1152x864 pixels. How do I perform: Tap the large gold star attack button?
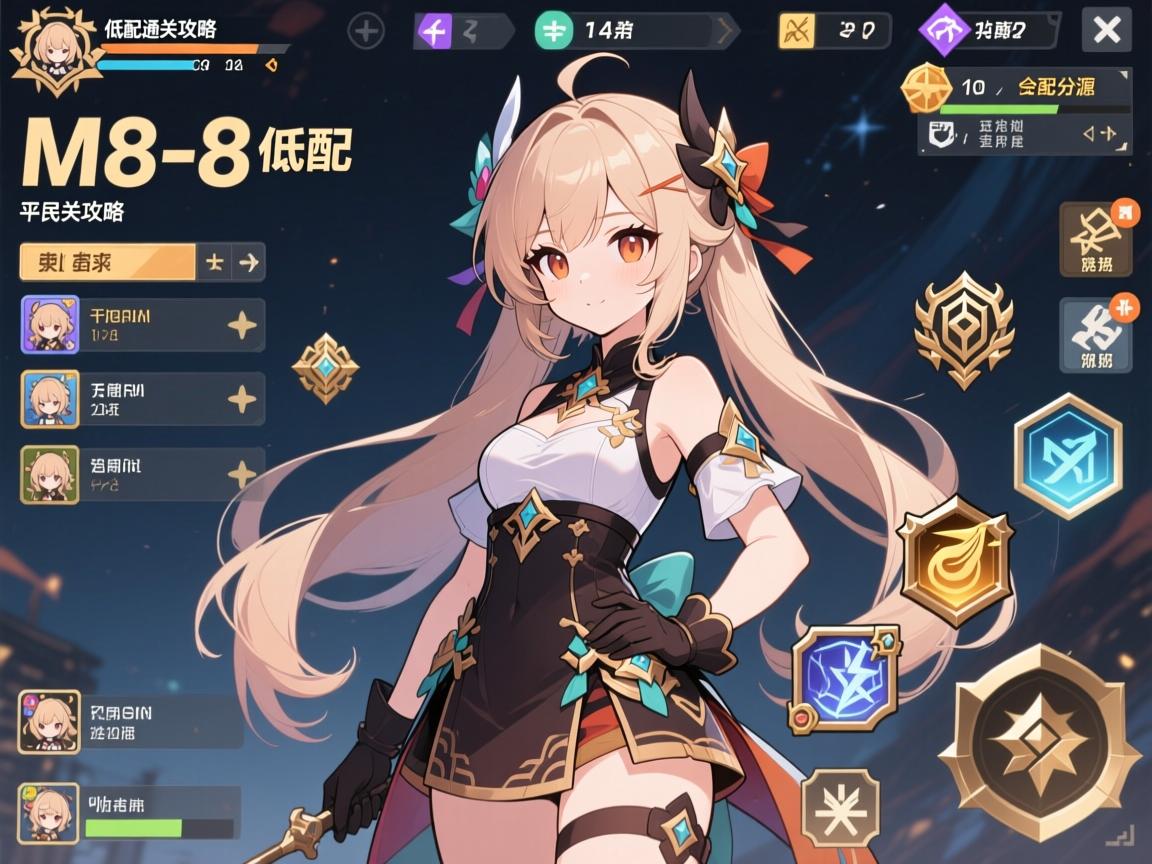(x=1039, y=743)
